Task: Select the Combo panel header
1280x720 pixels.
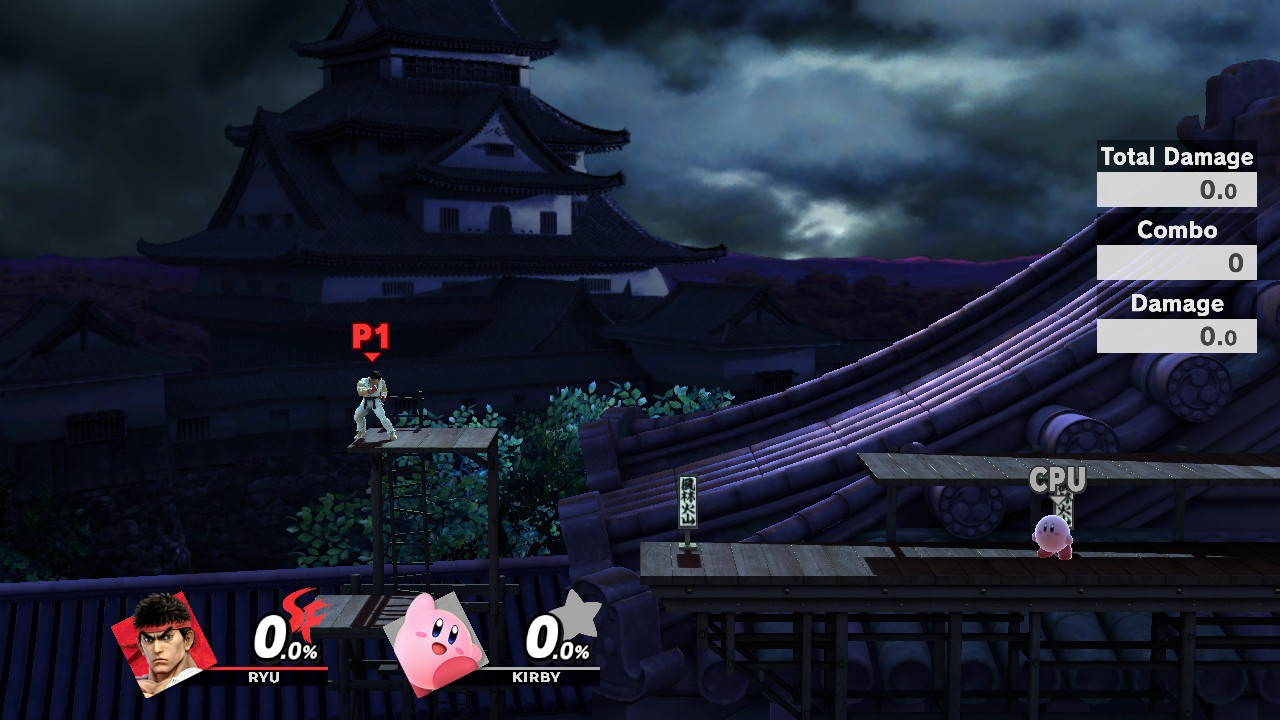Action: click(x=1176, y=230)
